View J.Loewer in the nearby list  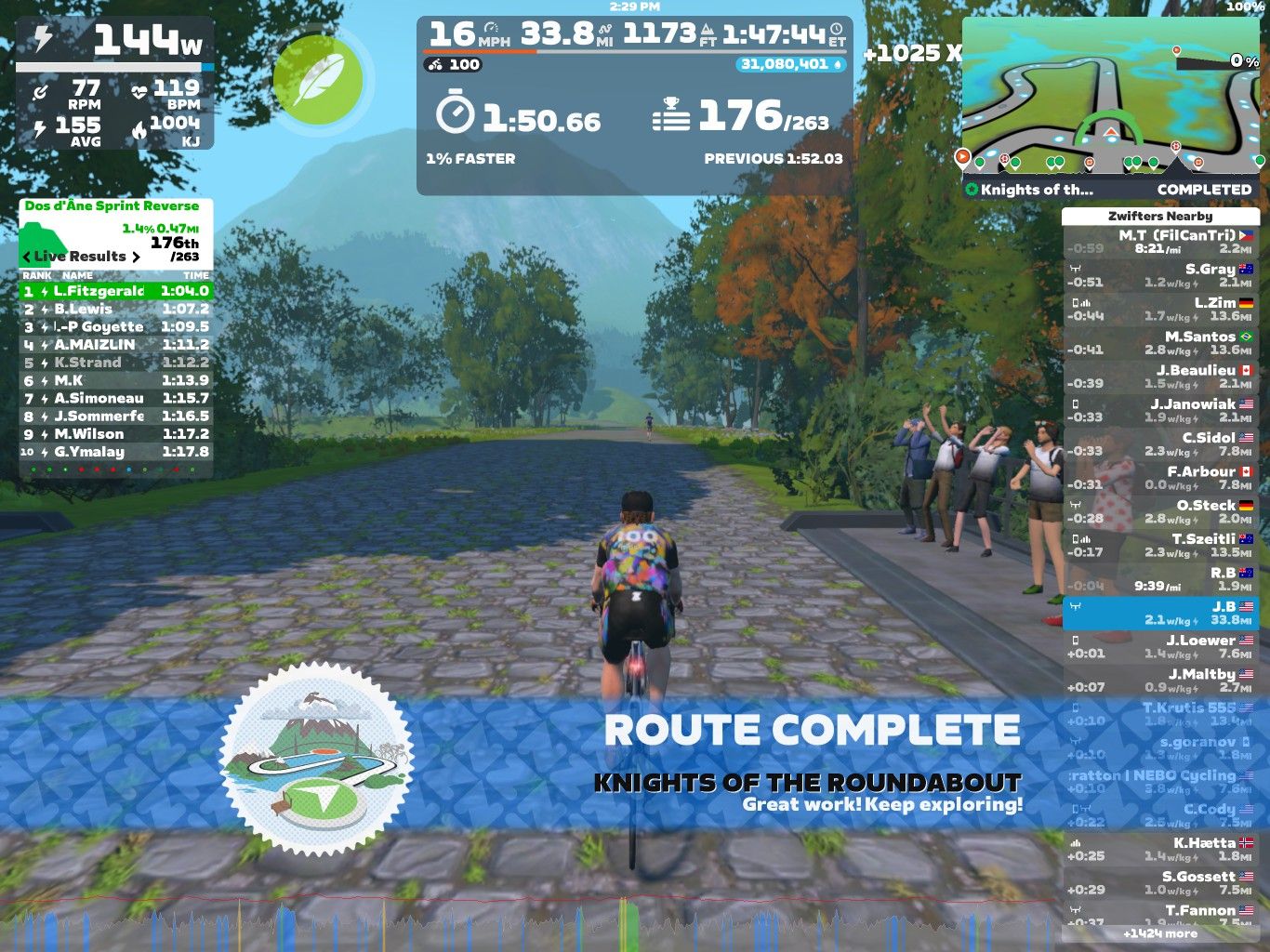(x=1159, y=646)
